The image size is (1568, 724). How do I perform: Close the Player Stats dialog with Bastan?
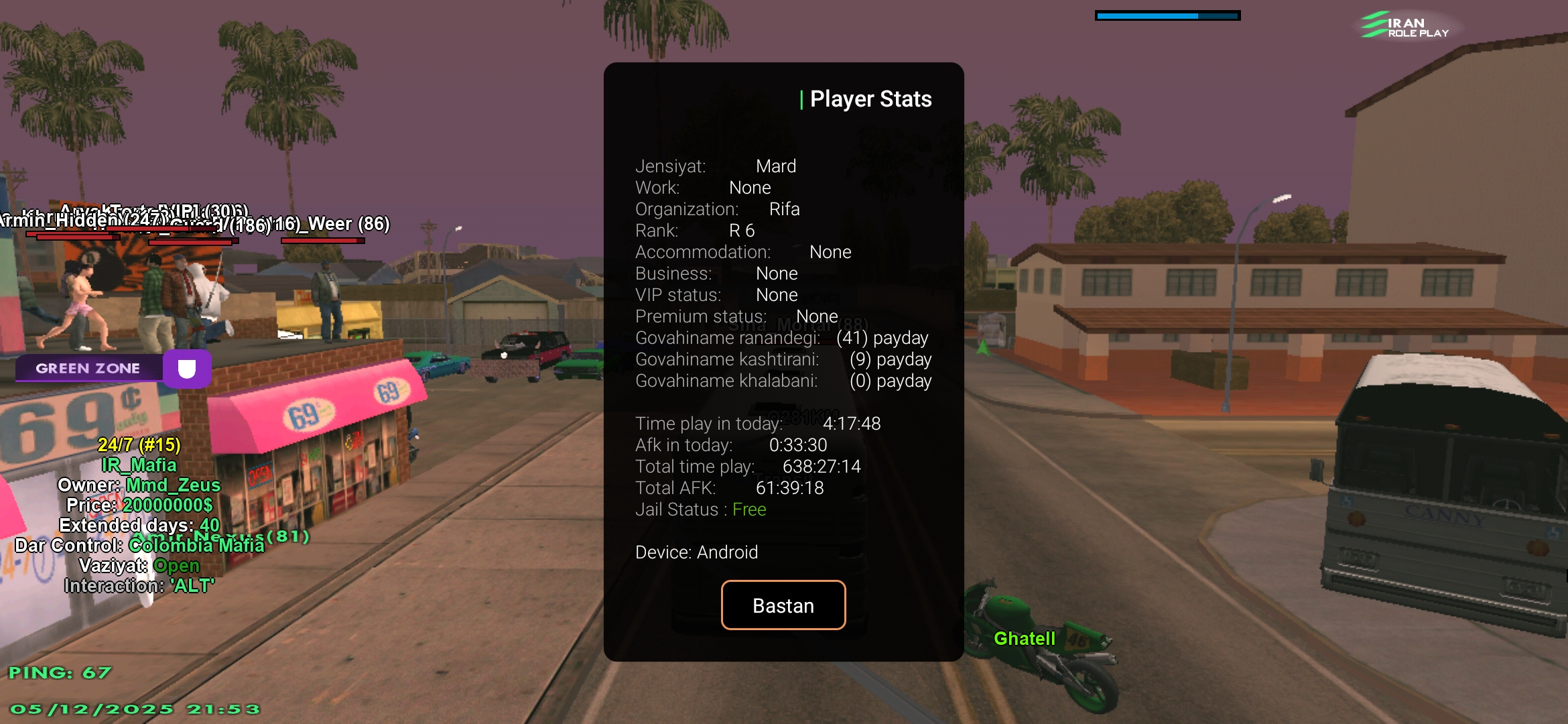click(x=783, y=605)
